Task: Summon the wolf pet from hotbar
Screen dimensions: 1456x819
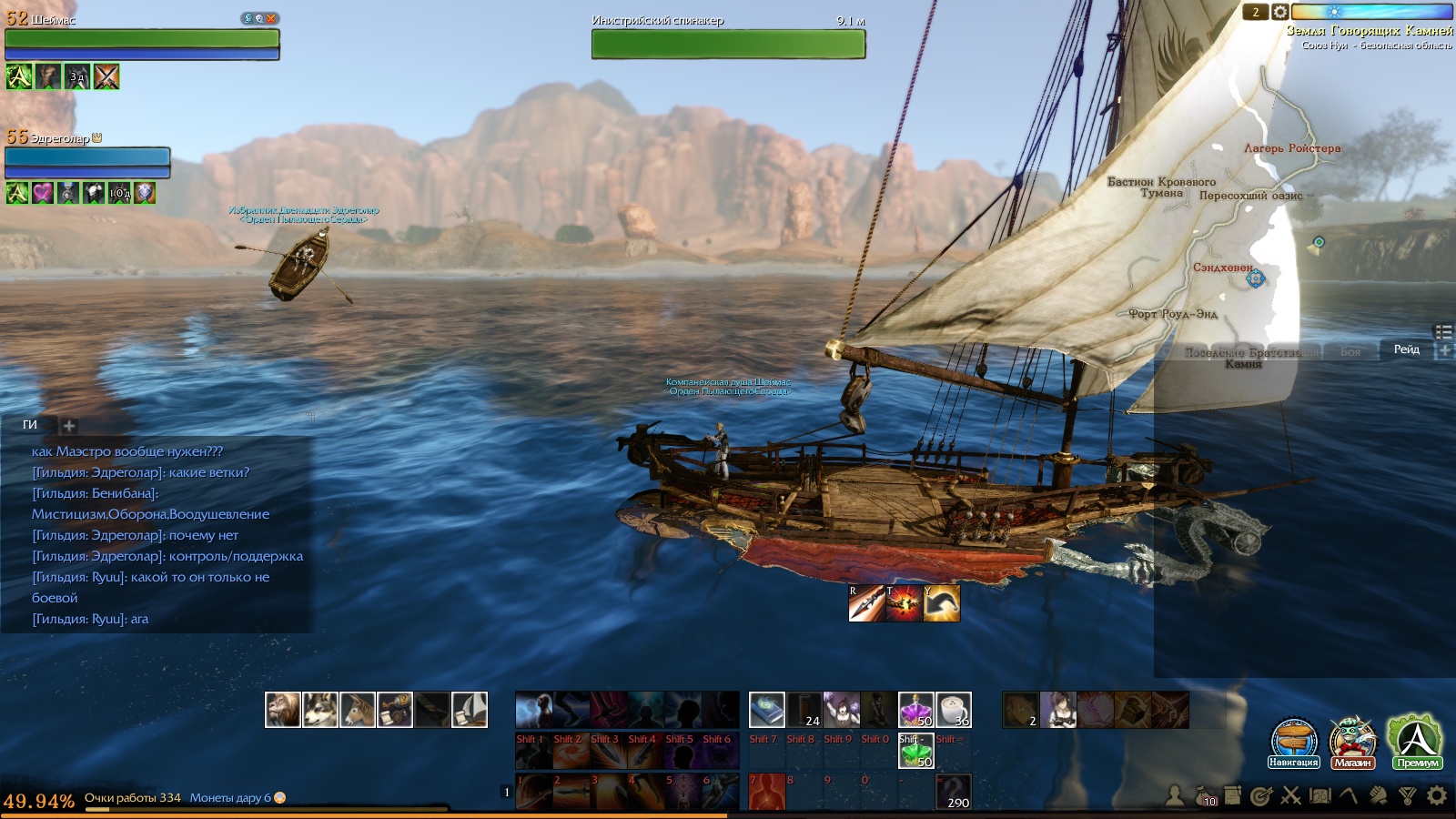Action: tap(319, 710)
